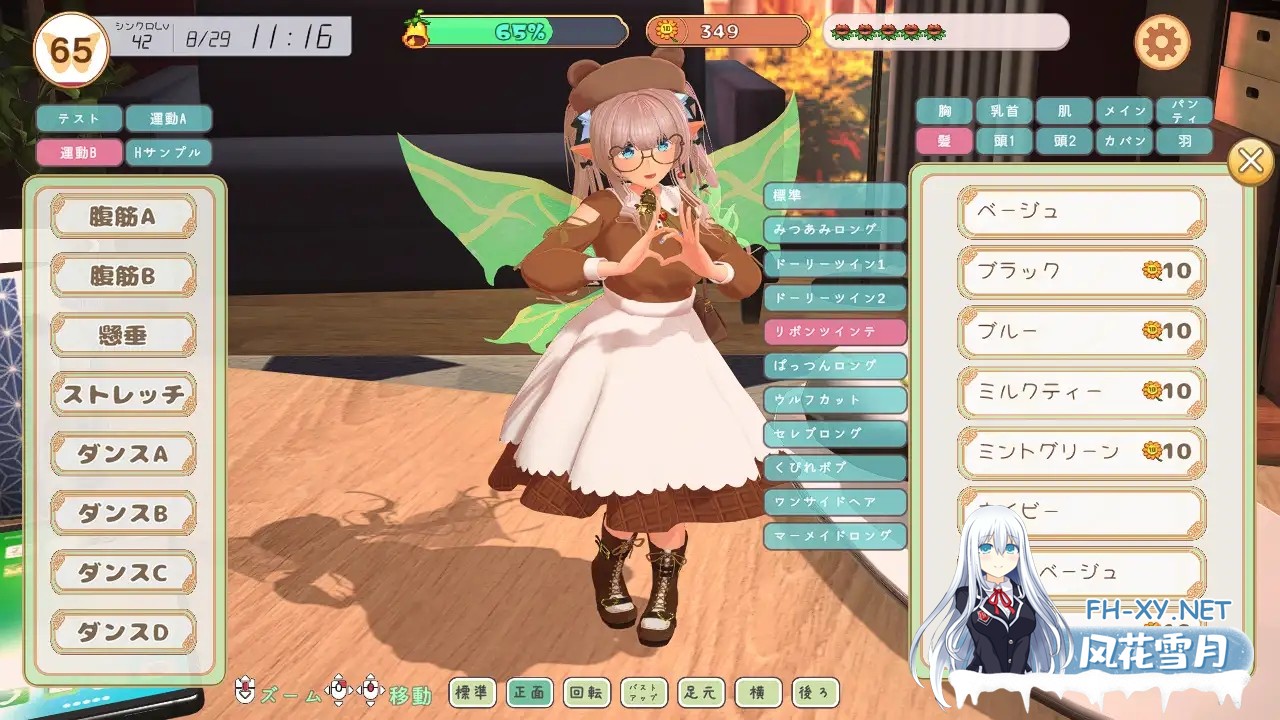Switch to the 頭1 tab

(x=1003, y=143)
